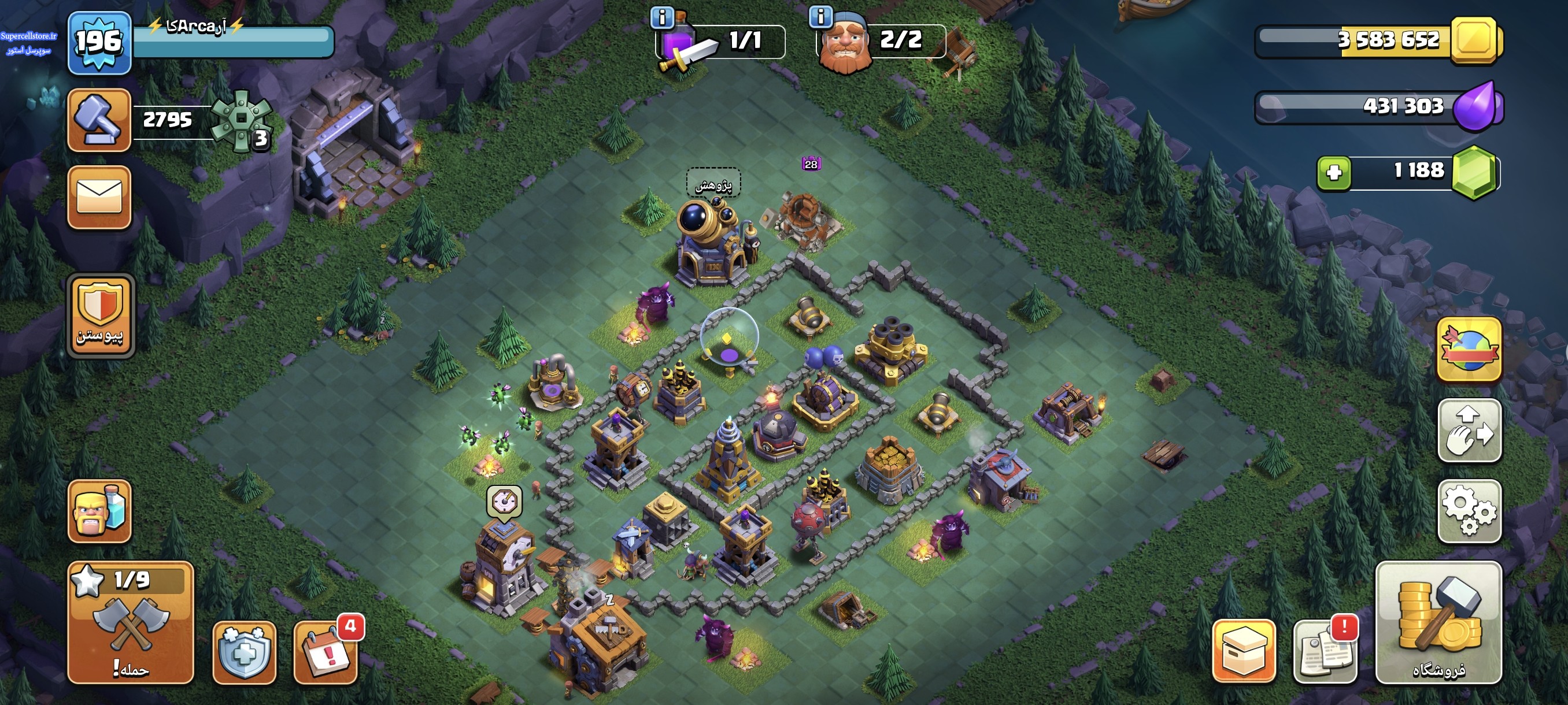
Task: Open the news notes button with red alert
Action: [x=1325, y=651]
